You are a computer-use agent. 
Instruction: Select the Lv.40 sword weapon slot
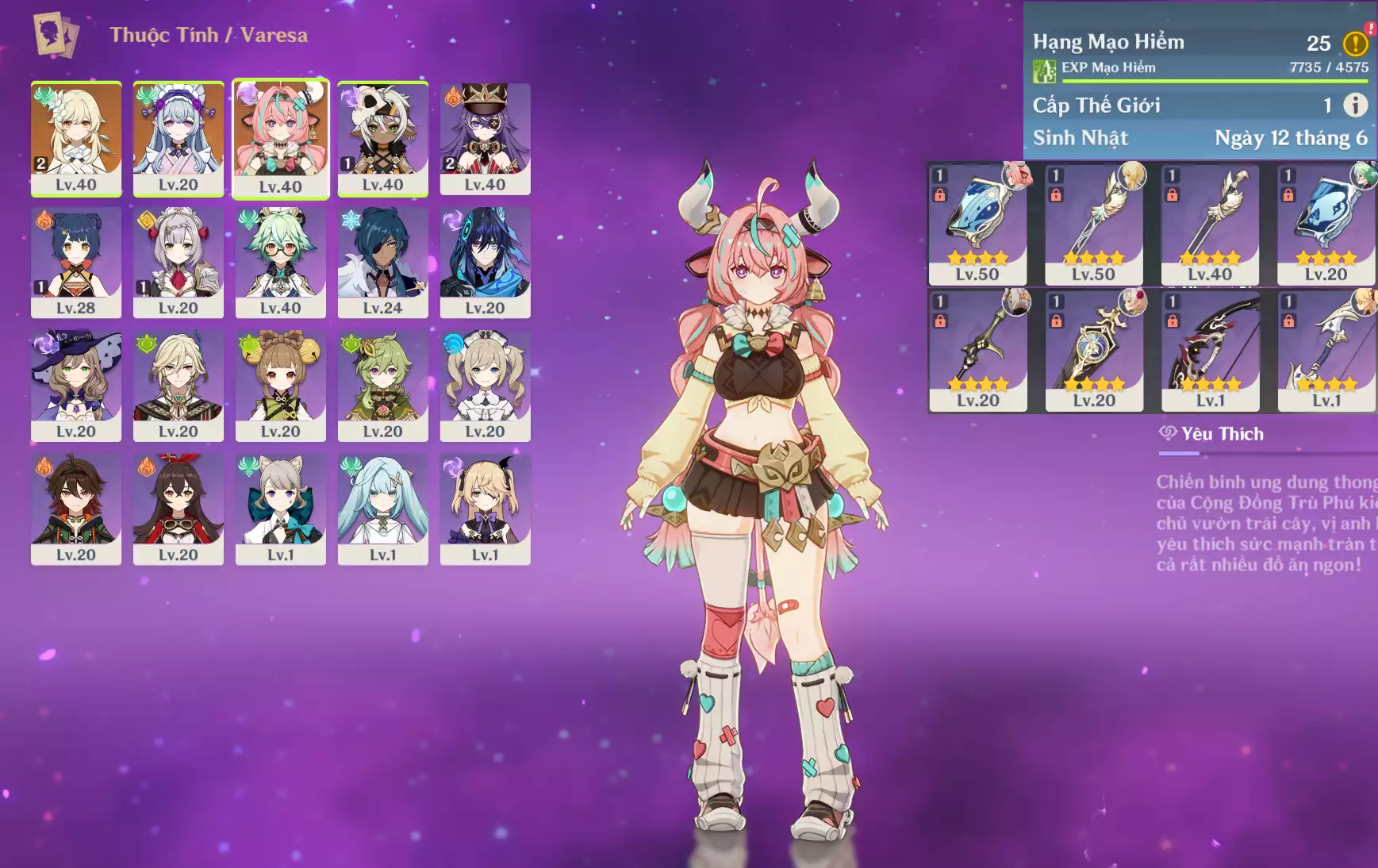tap(1210, 224)
